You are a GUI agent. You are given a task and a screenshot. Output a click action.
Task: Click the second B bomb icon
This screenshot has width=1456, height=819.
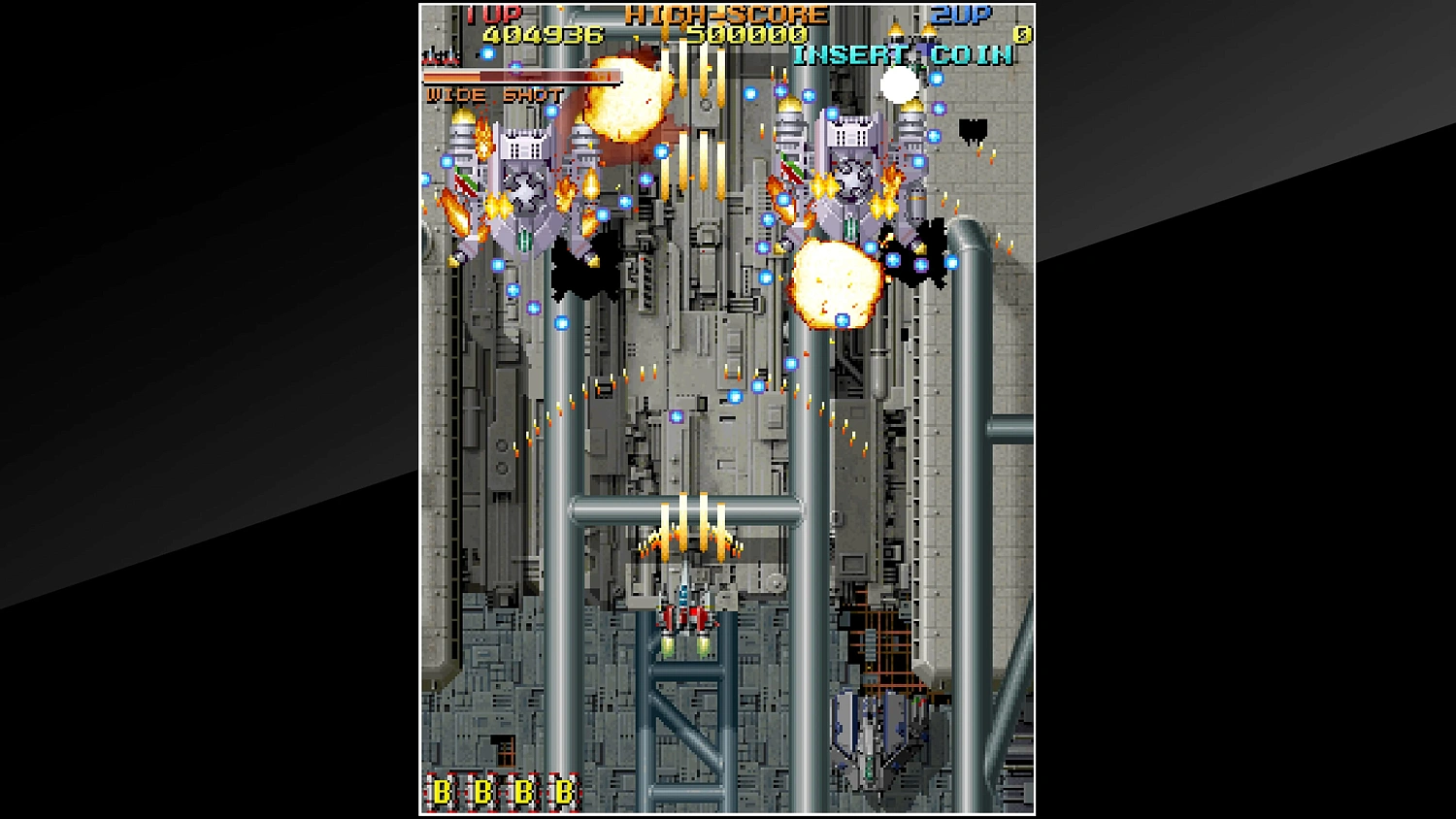tap(481, 791)
